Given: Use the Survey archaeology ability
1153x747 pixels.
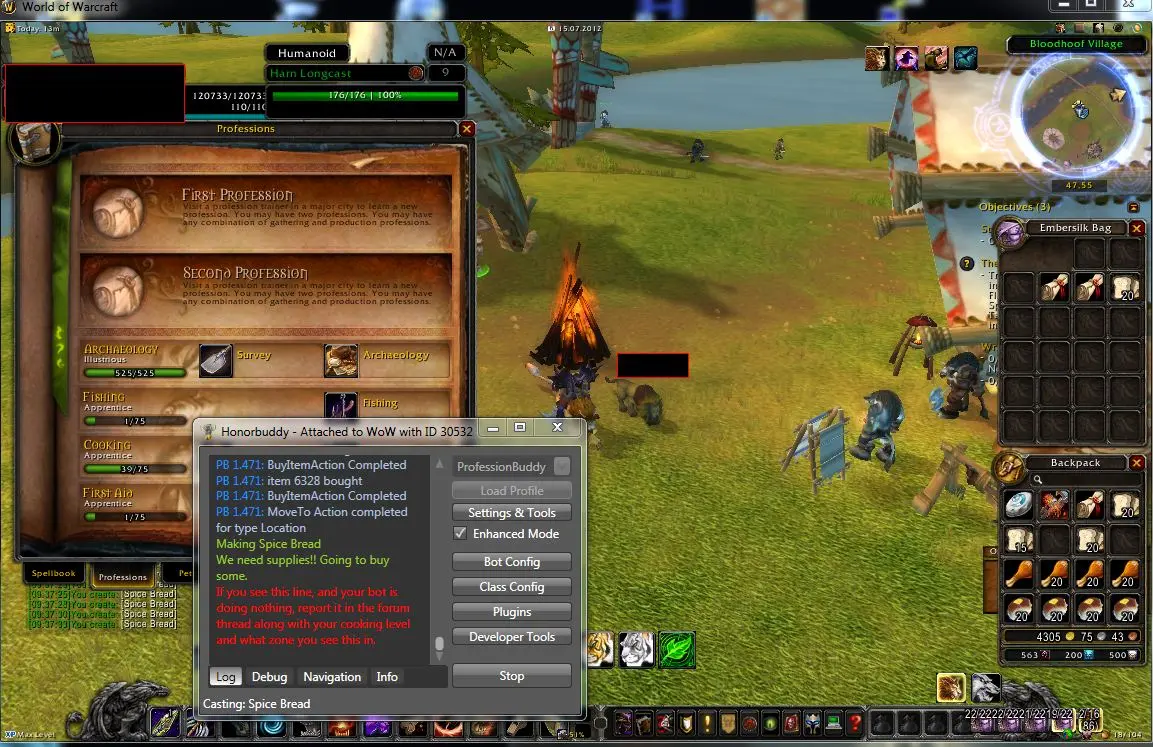Looking at the screenshot, I should 216,361.
